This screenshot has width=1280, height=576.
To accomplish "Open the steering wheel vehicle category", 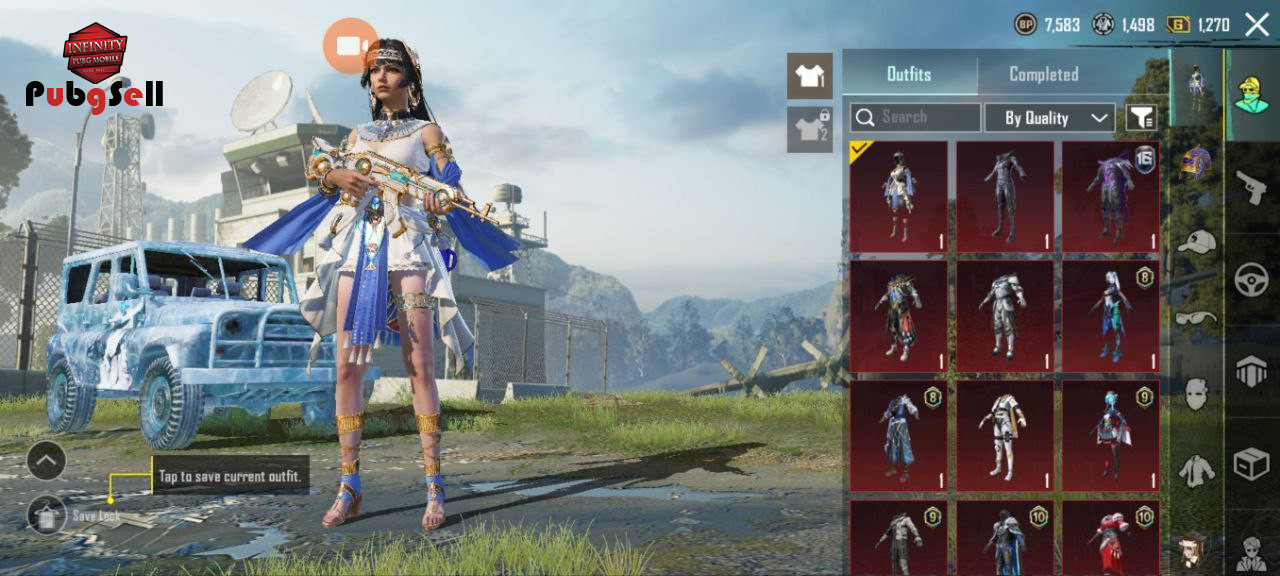I will coord(1251,280).
